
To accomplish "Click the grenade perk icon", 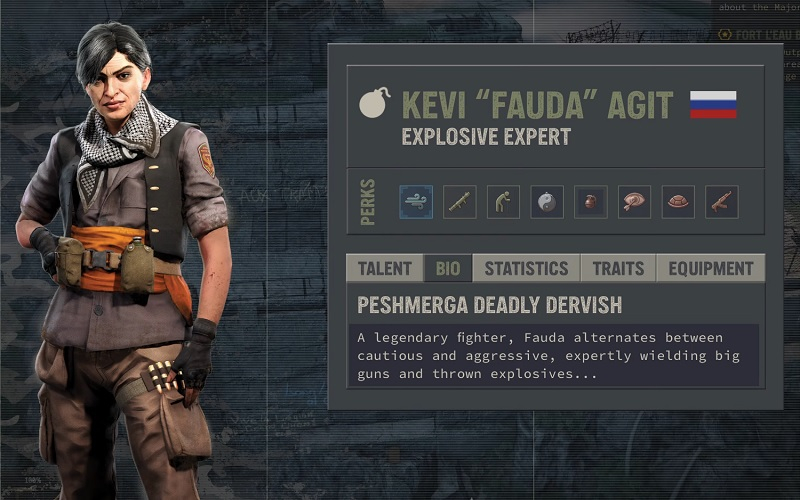I will pyautogui.click(x=590, y=202).
